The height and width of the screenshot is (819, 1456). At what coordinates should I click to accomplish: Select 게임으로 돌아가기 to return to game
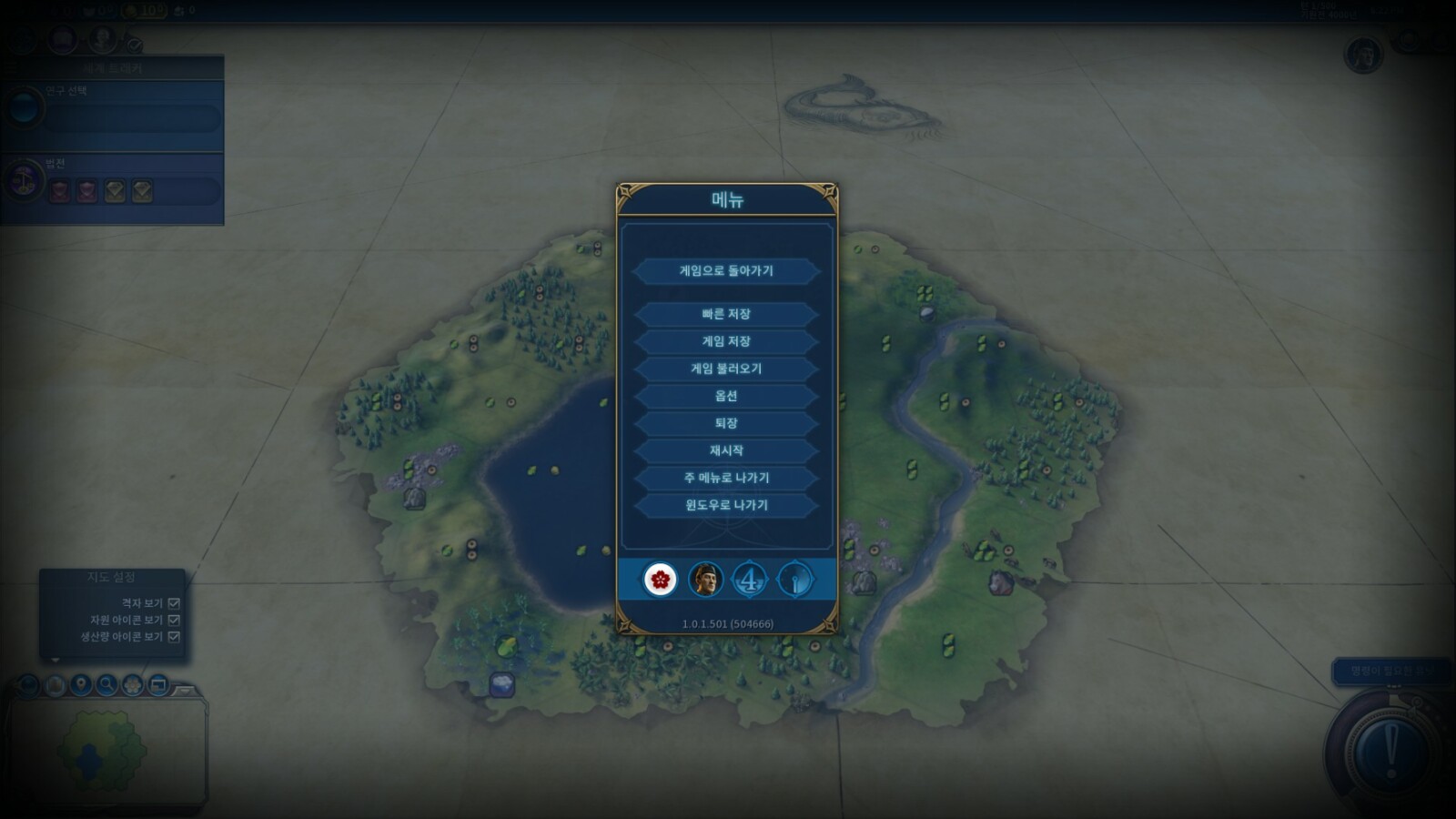pos(726,270)
